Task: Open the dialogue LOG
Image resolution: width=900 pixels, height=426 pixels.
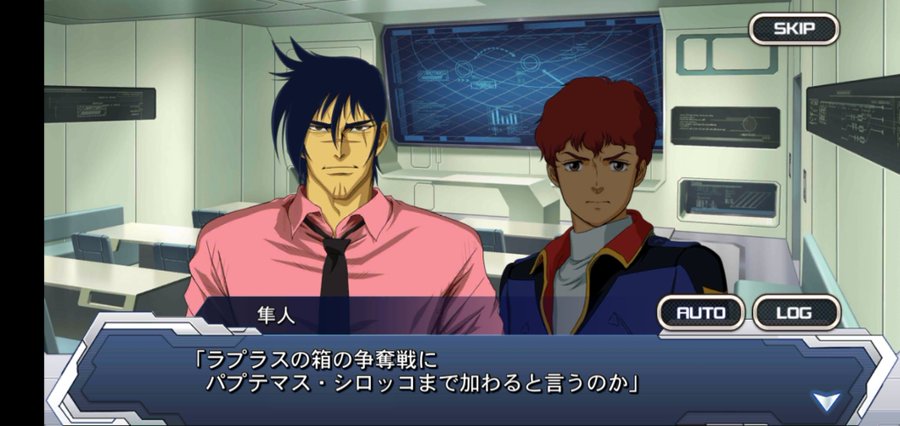Action: pyautogui.click(x=795, y=312)
